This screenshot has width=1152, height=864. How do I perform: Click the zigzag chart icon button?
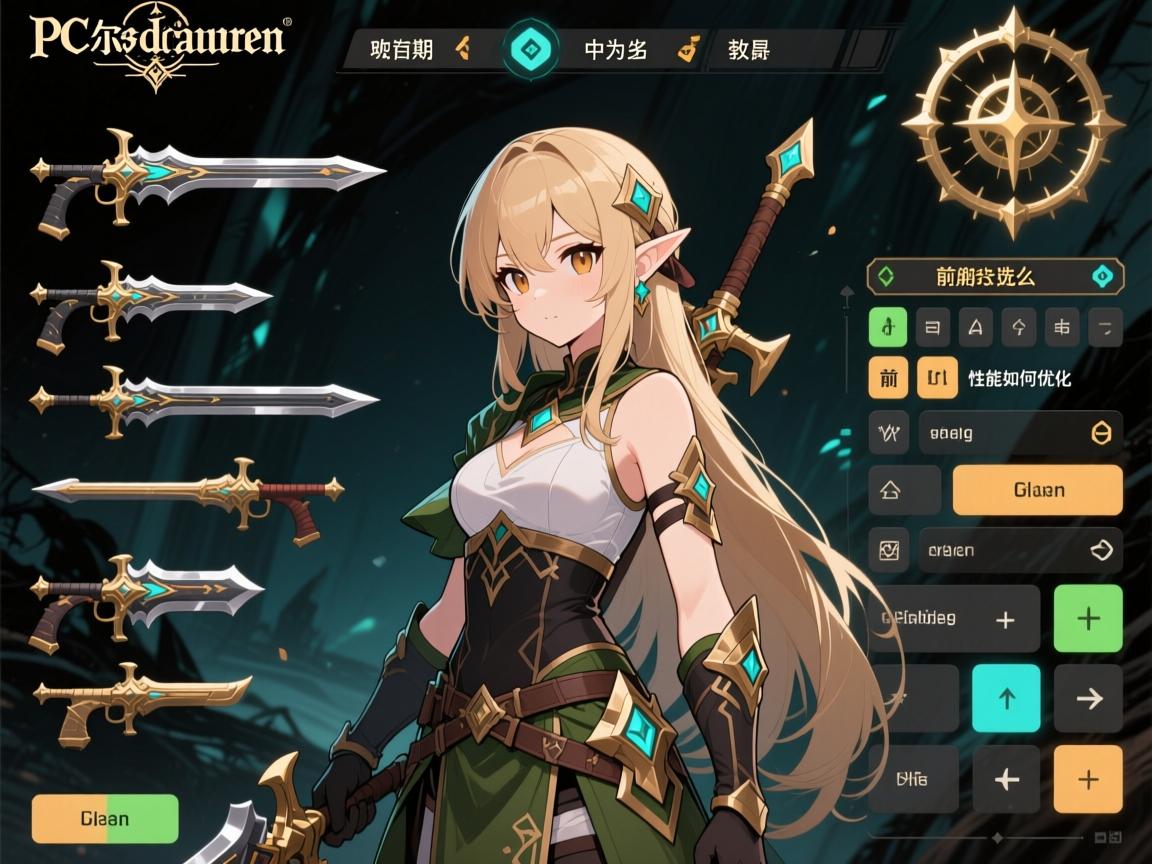tap(889, 433)
